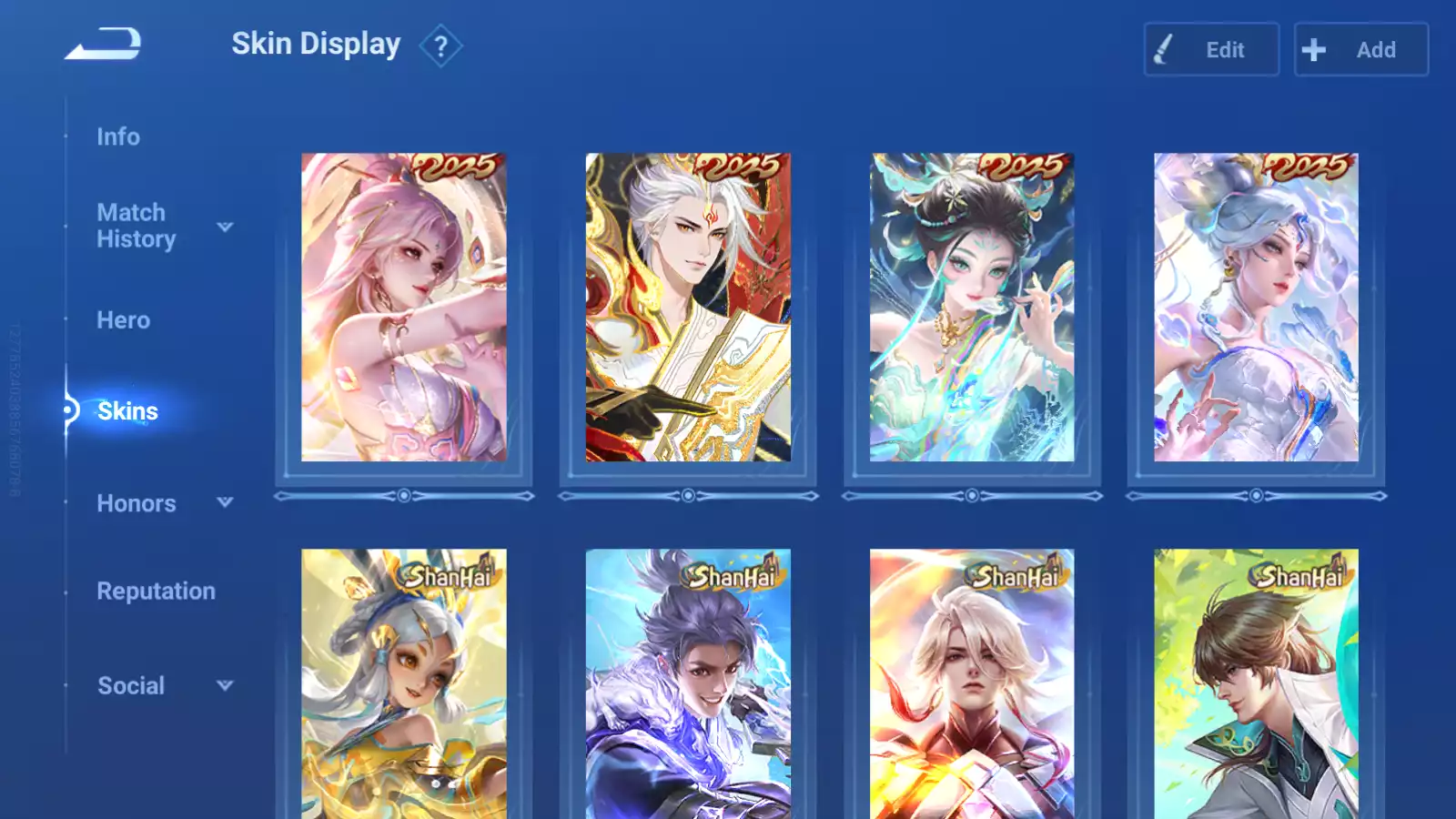Viewport: 1456px width, 819px height.
Task: Select the Skins tab
Action: point(127,411)
